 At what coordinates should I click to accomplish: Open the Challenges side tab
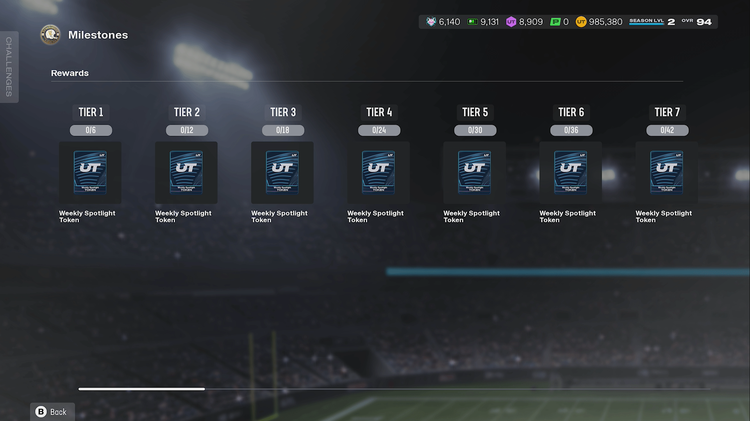(9, 66)
